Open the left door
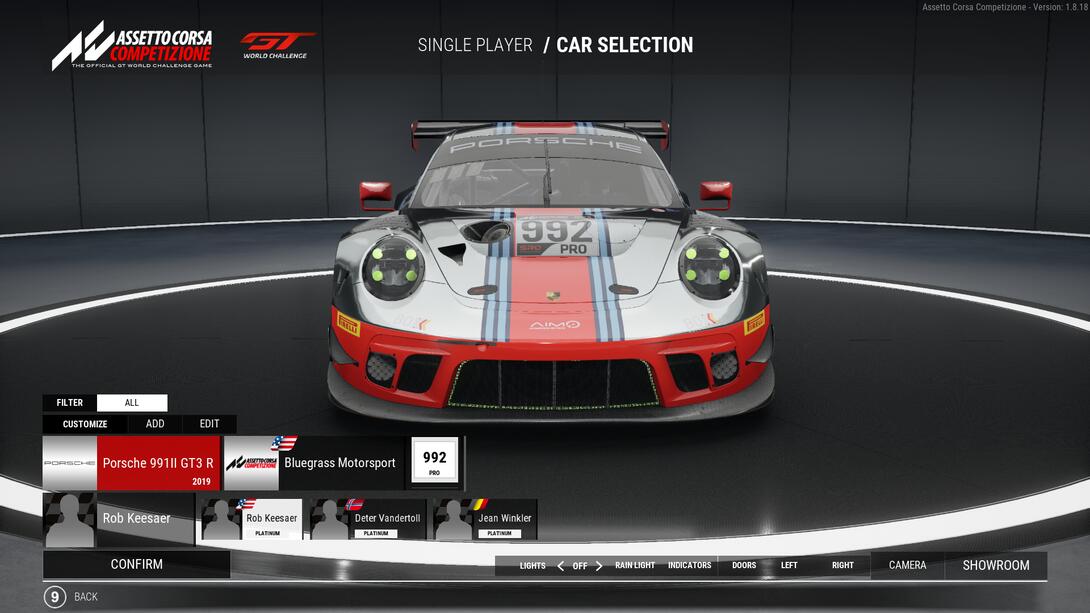 (x=789, y=566)
